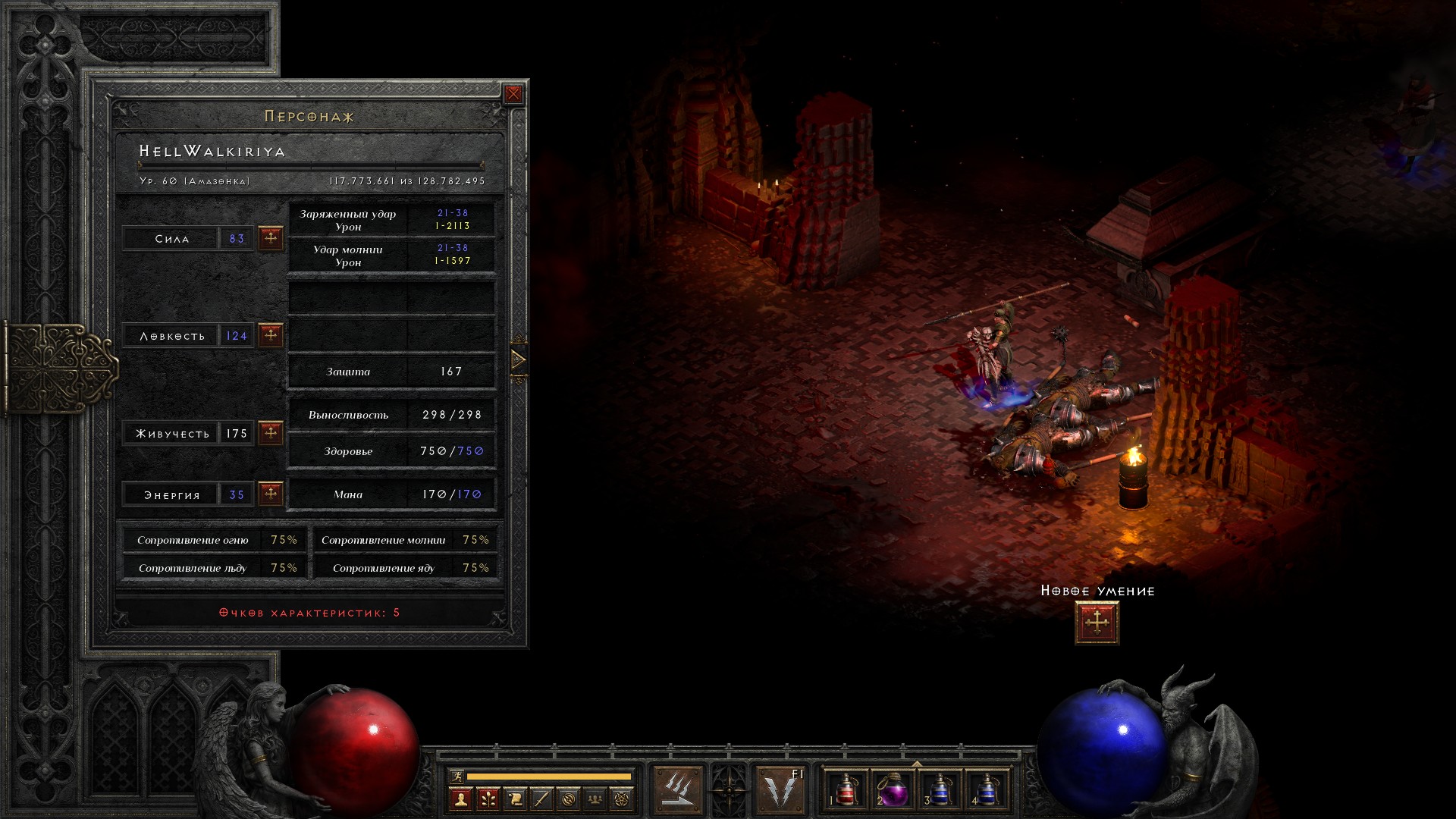Open the skill tree icon
This screenshot has width=1456, height=819.
coord(488,799)
